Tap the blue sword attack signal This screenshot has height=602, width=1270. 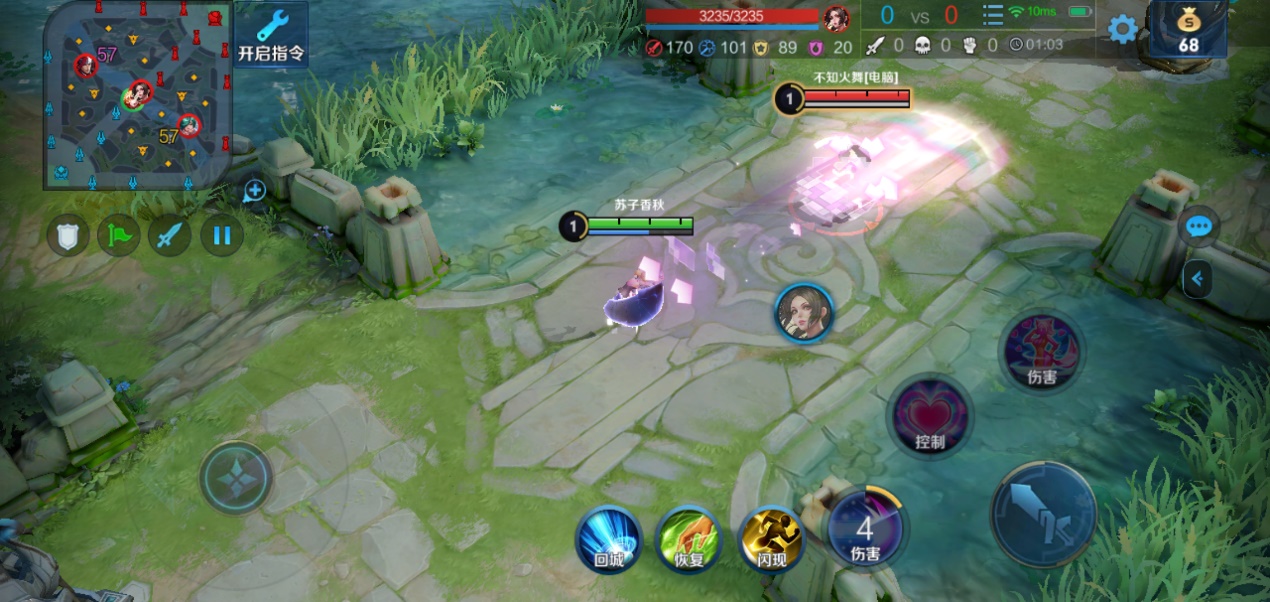[x=170, y=236]
